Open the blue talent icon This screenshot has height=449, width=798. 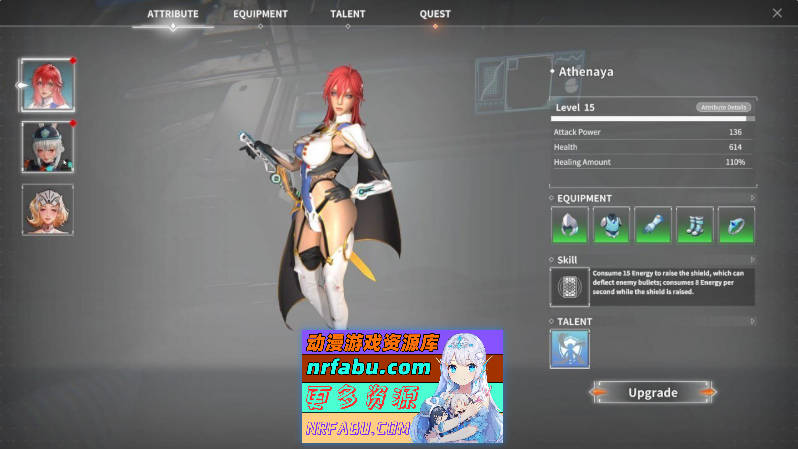pos(569,349)
